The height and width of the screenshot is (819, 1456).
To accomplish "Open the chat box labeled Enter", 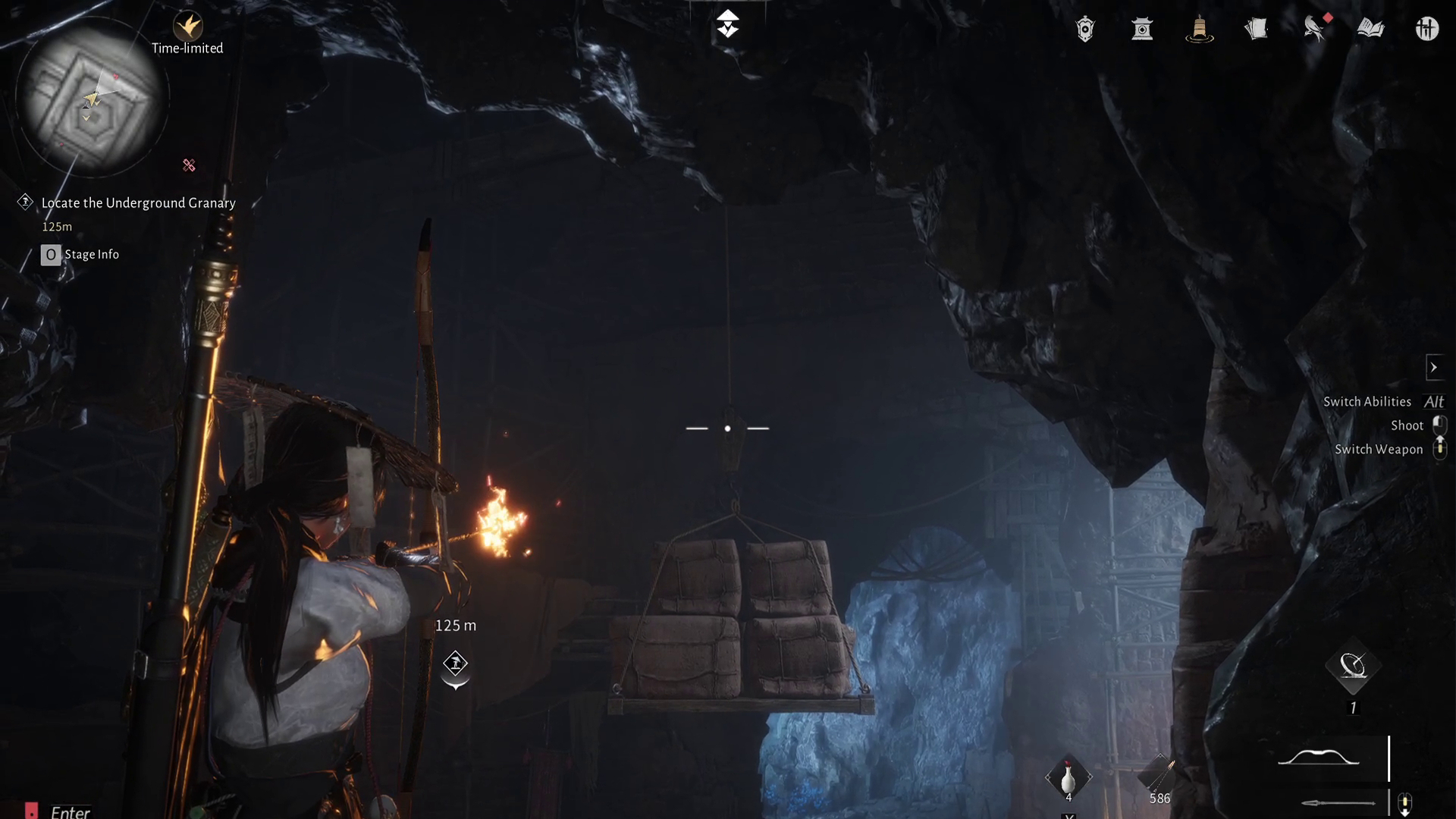I will point(70,812).
